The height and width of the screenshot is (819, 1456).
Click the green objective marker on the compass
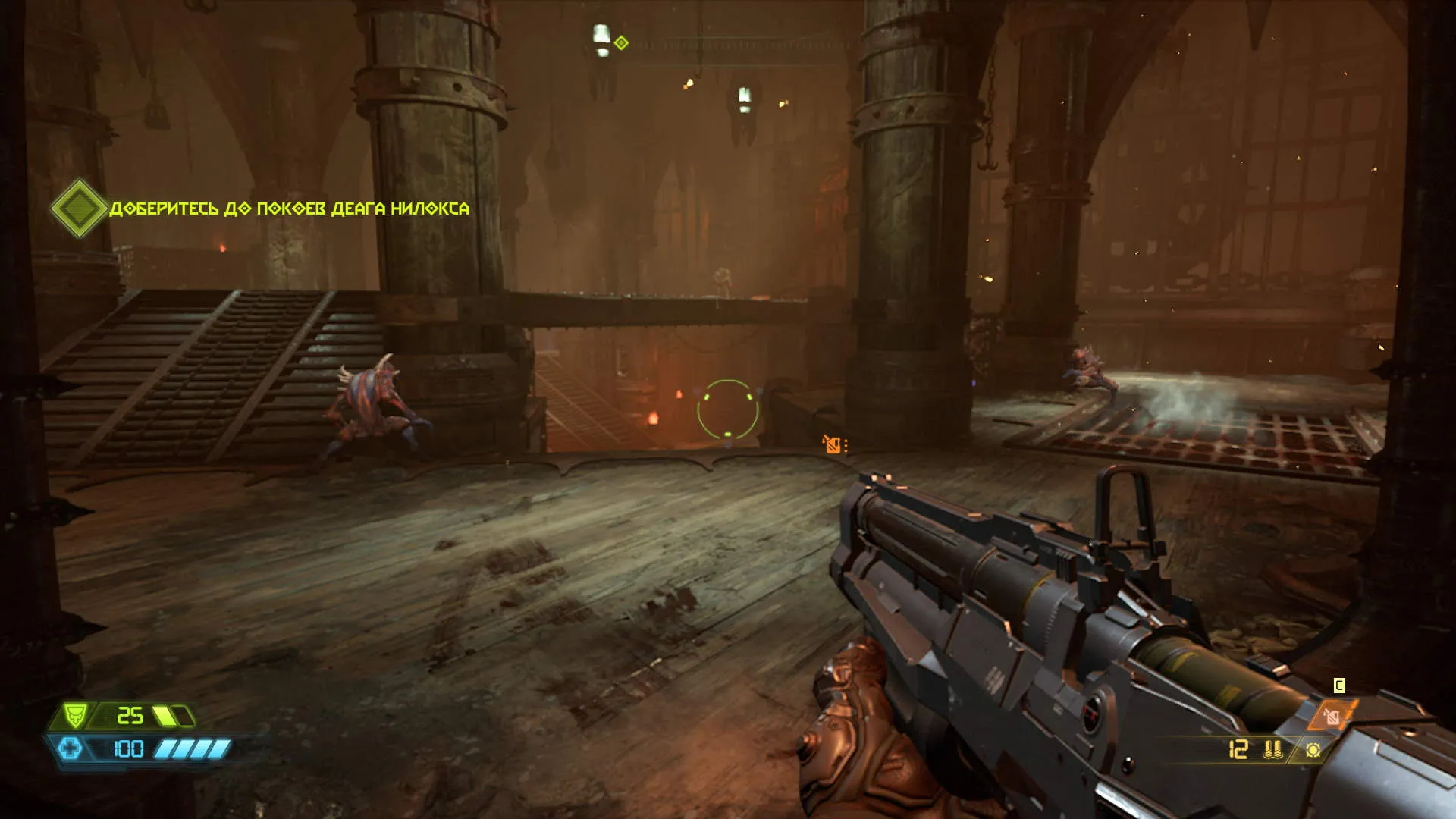(621, 43)
